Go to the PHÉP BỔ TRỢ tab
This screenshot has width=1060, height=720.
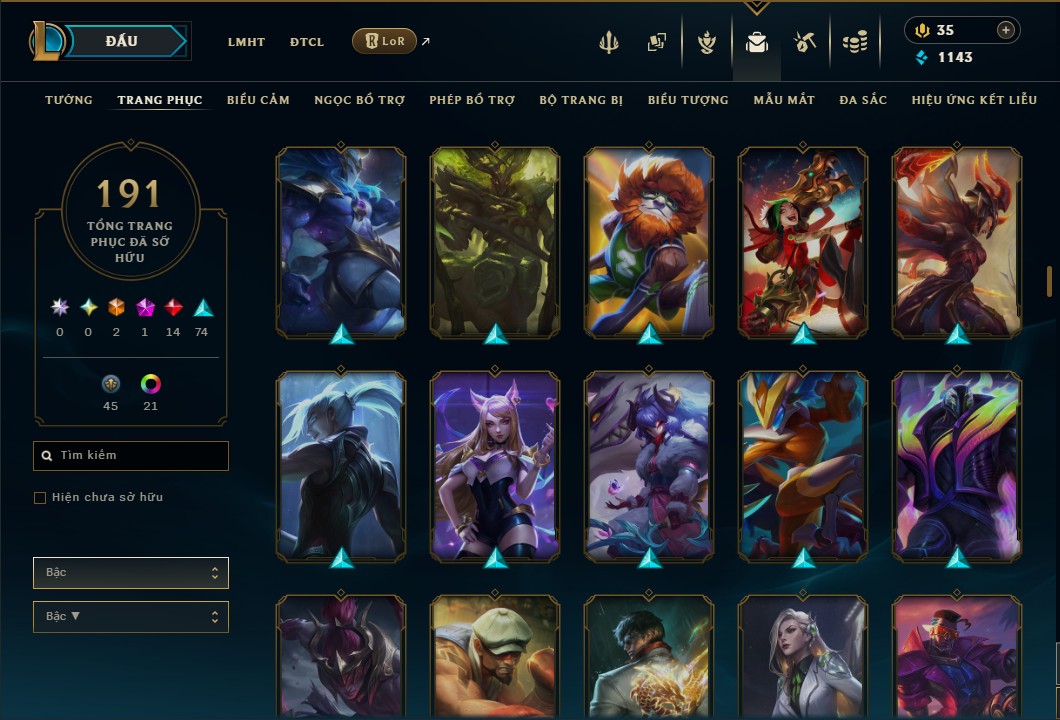coord(472,100)
